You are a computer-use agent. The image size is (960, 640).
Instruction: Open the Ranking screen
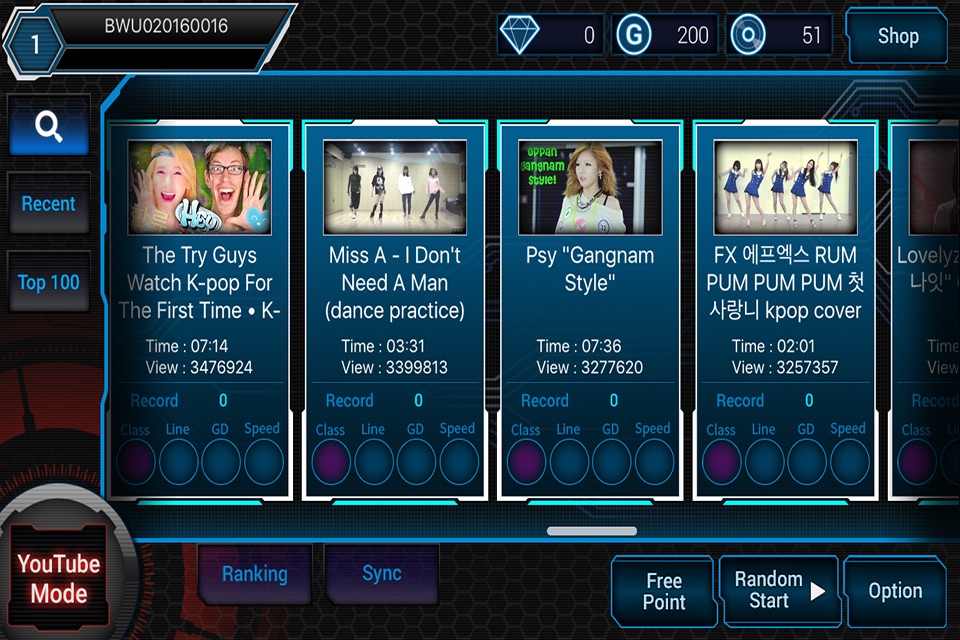click(x=254, y=574)
